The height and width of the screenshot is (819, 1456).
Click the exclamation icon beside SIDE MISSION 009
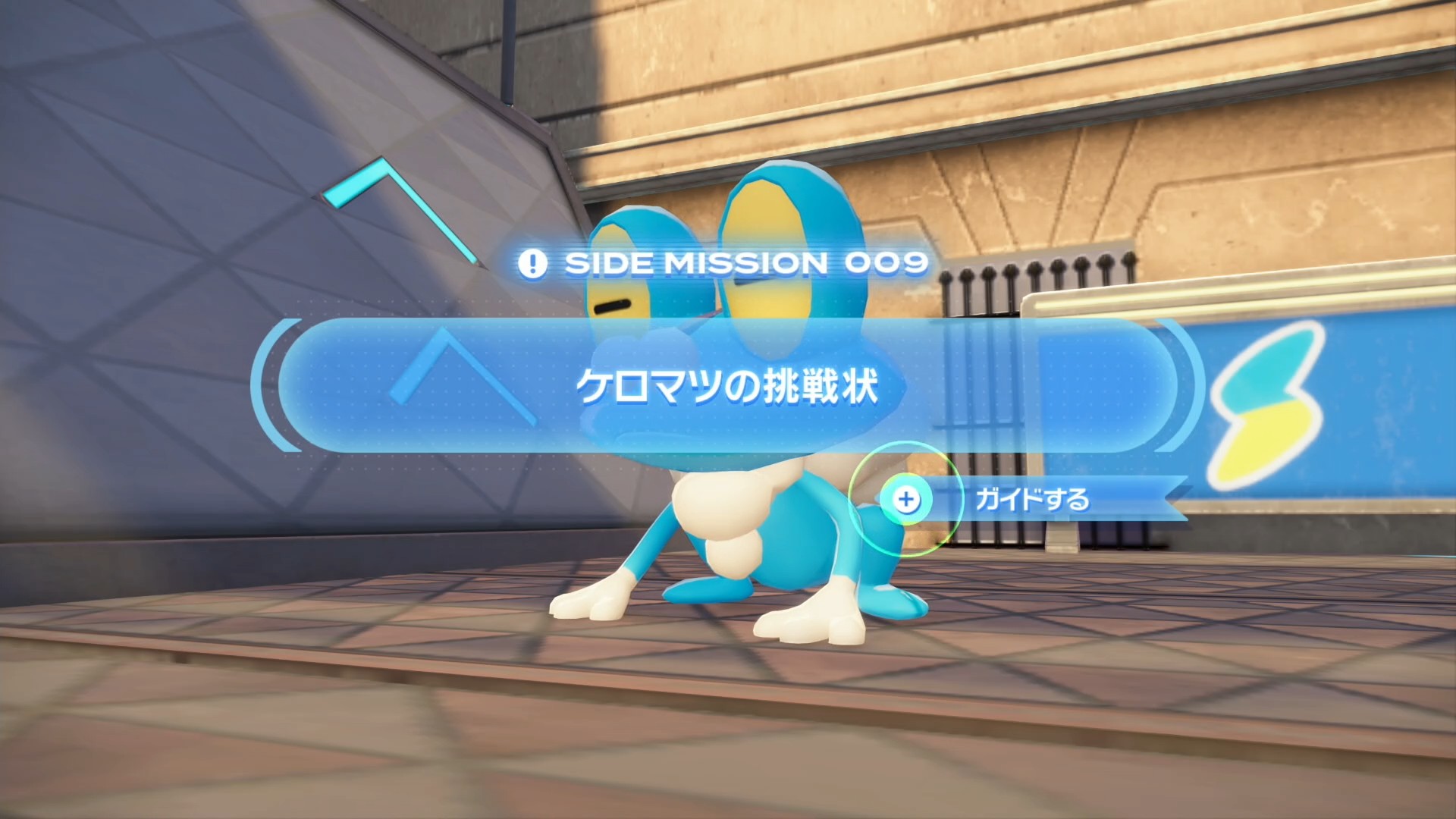[x=533, y=262]
